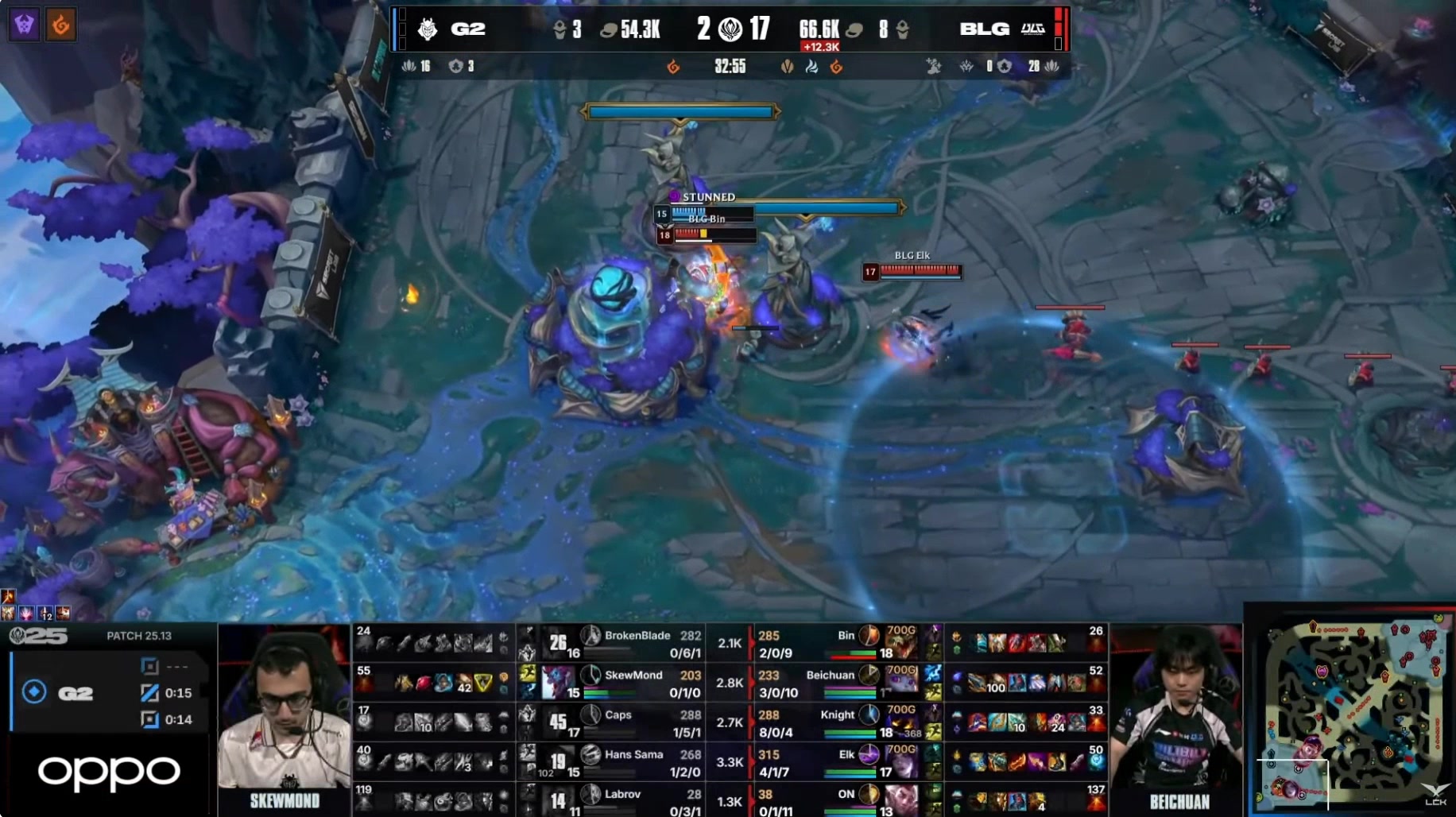Click Elk's champion portrait

(x=900, y=762)
